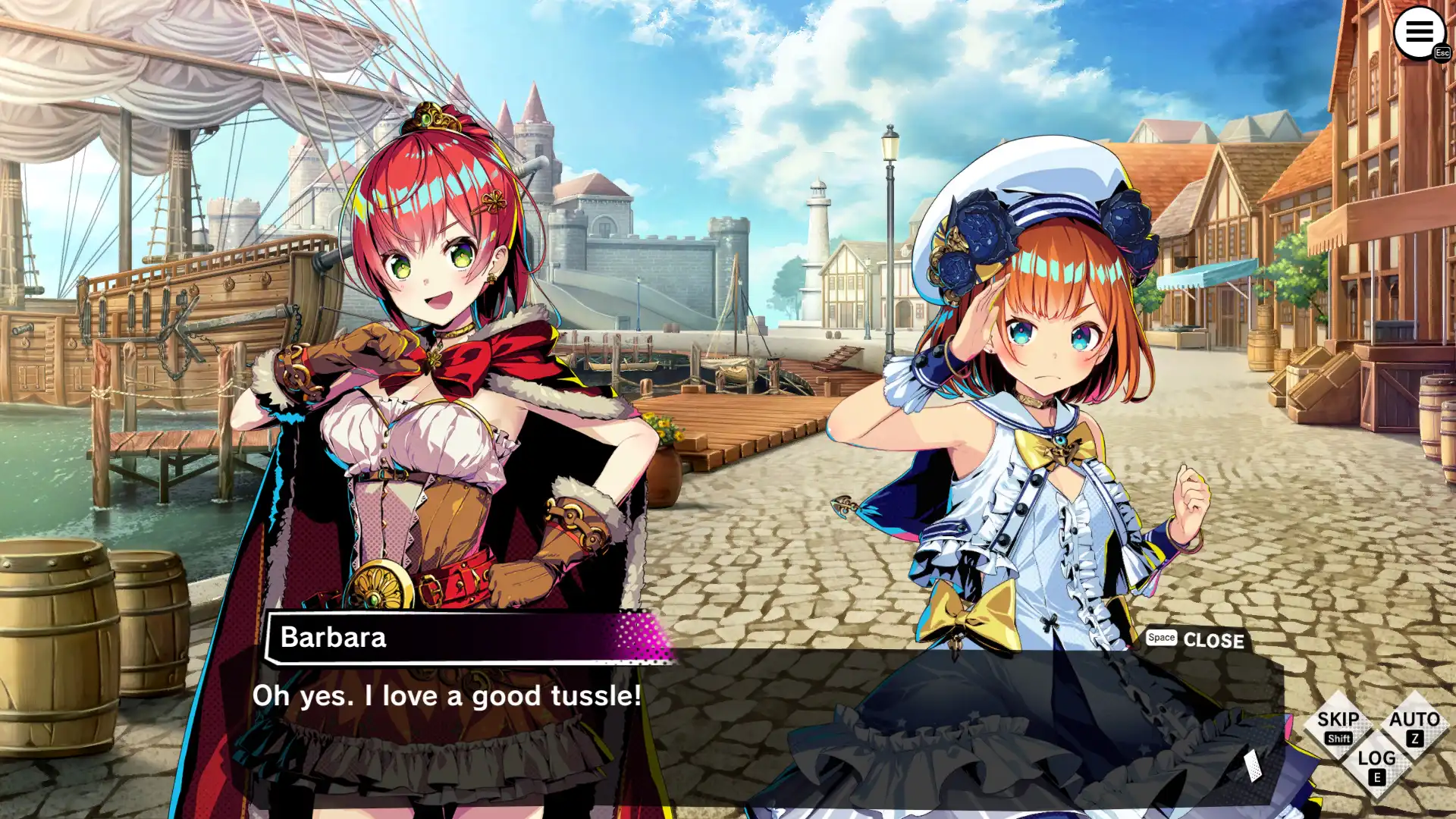Open the hamburger menu
1456x819 pixels.
point(1419,33)
